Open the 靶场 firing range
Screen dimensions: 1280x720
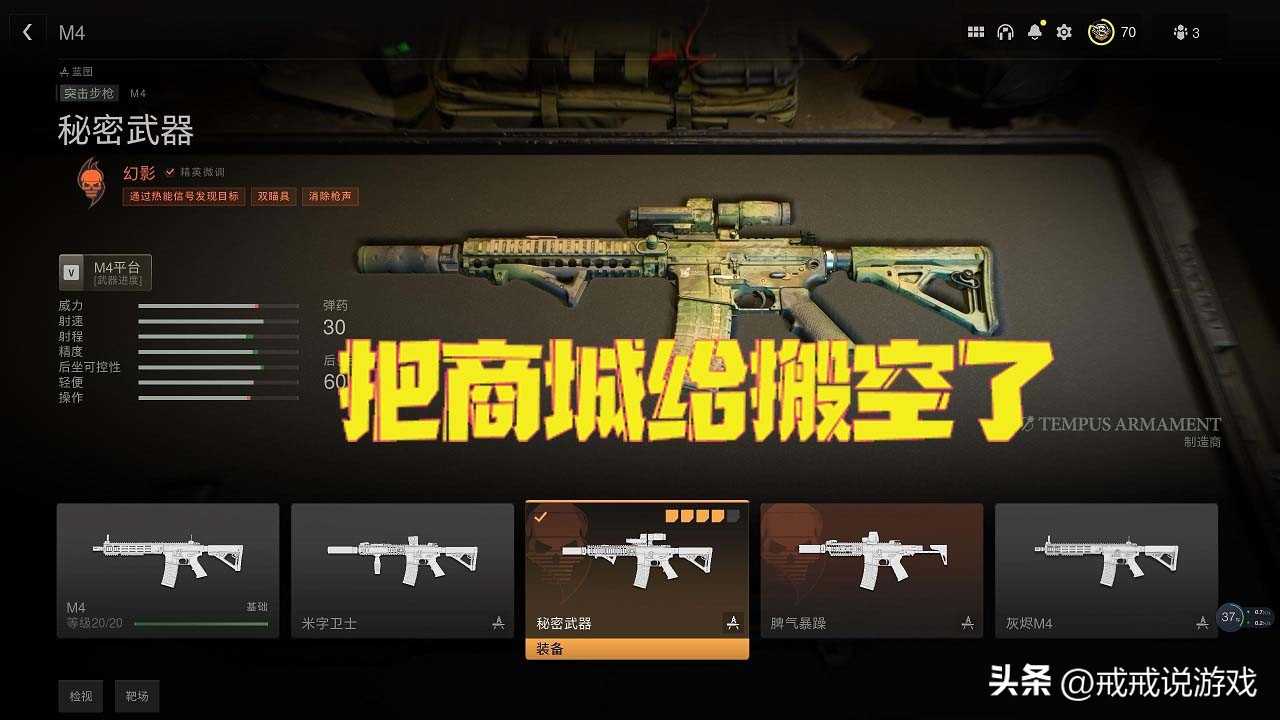(x=137, y=696)
